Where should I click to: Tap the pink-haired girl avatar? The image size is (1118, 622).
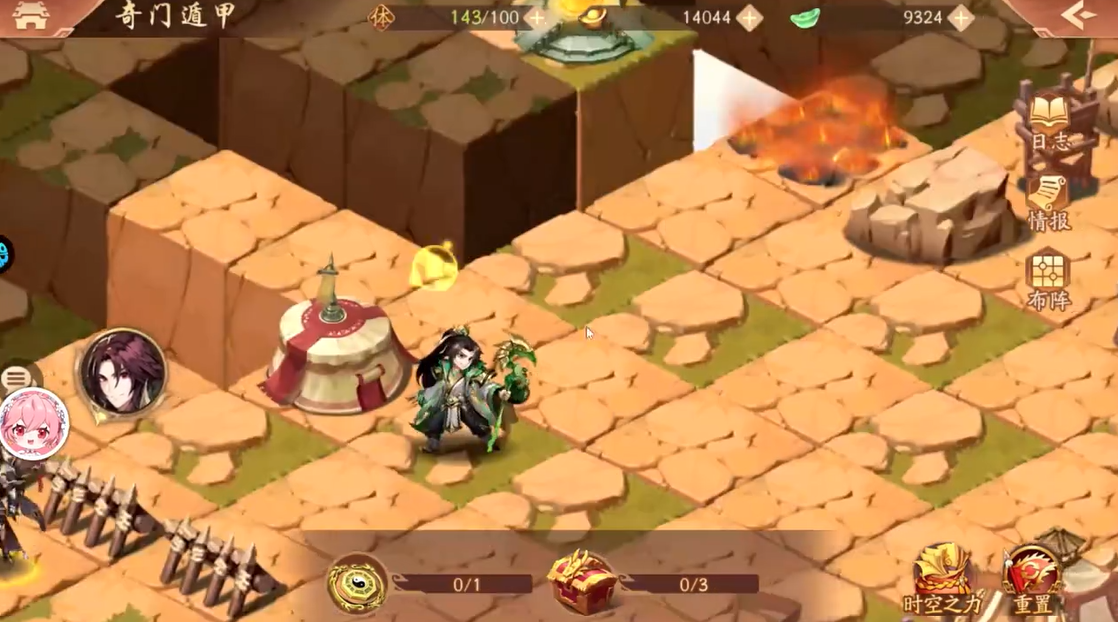(x=32, y=423)
